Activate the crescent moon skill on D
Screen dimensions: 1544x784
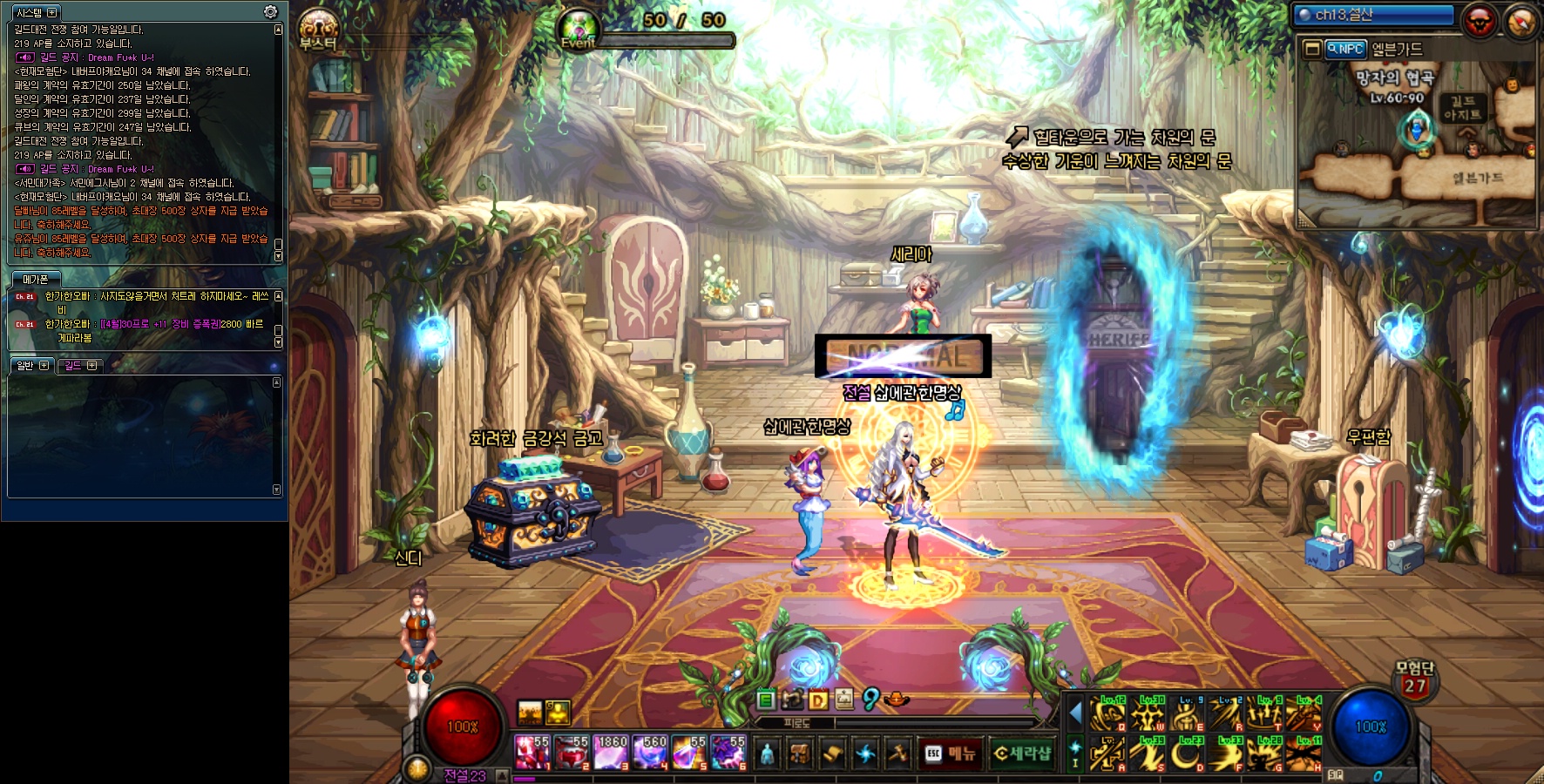pyautogui.click(x=1186, y=754)
